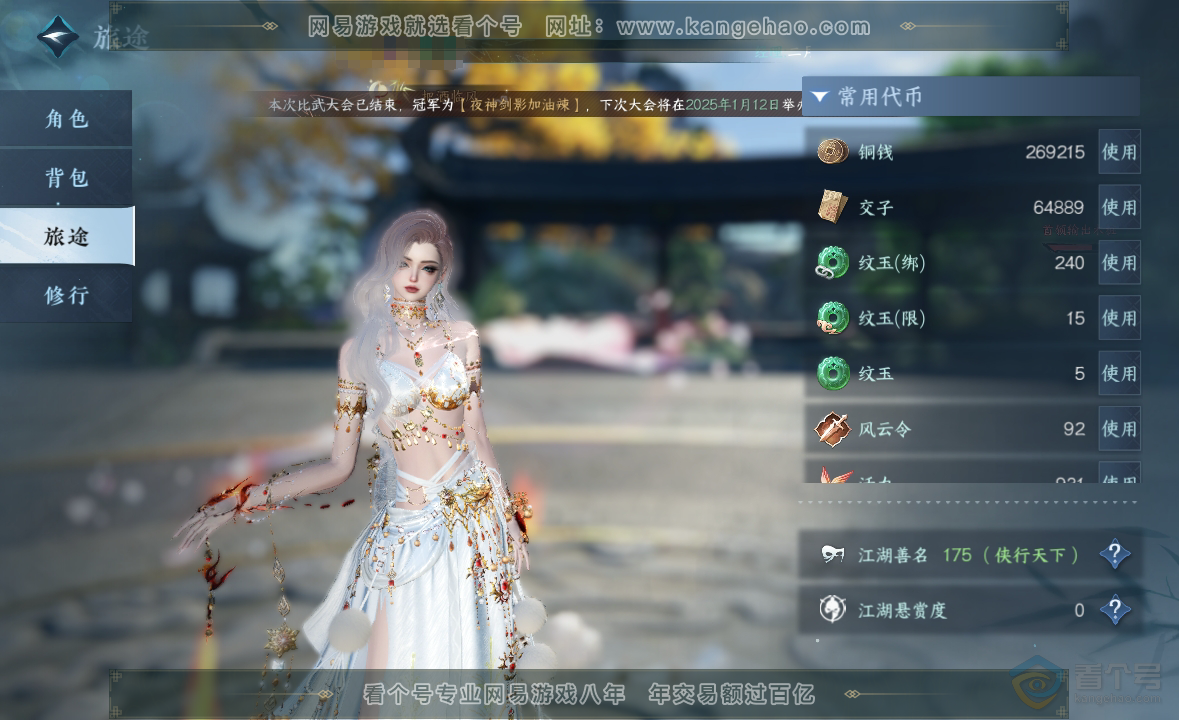Image resolution: width=1179 pixels, height=720 pixels.
Task: Click 使用 for unbound 纹玉
Action: 1119,374
